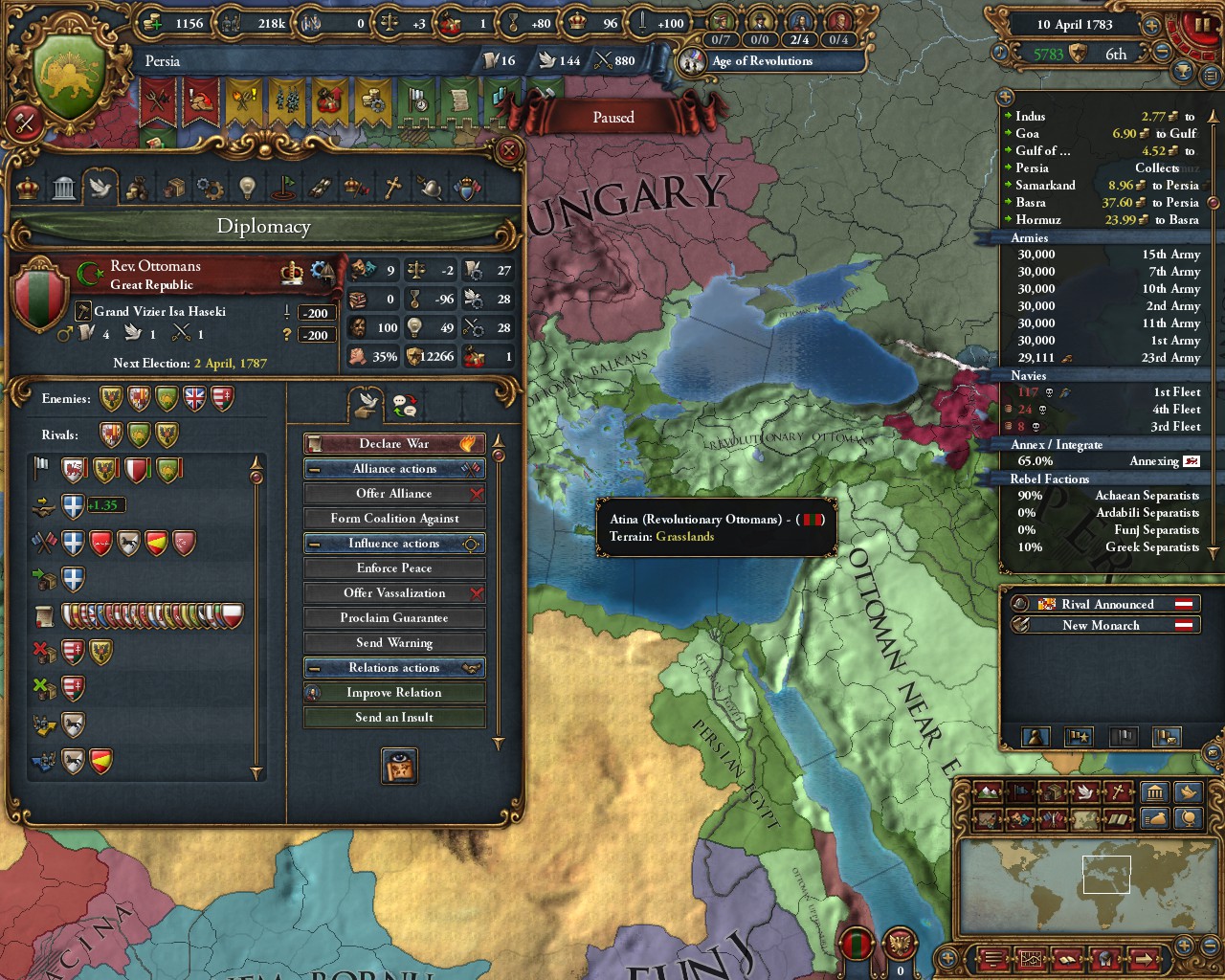This screenshot has height=980, width=1225.
Task: Switch to the Court tab crown icon
Action: pos(28,188)
